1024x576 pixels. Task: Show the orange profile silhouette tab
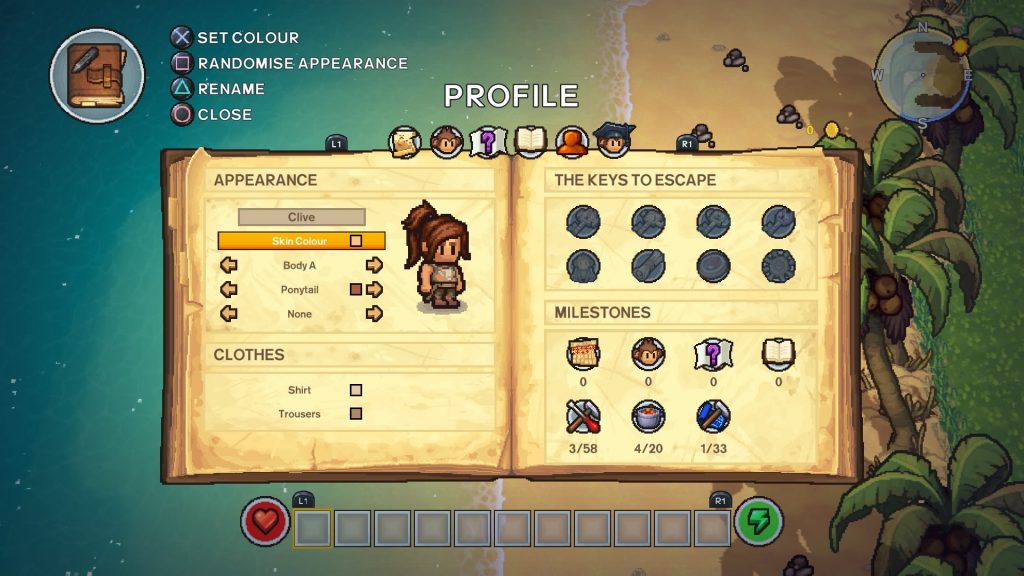coord(571,142)
